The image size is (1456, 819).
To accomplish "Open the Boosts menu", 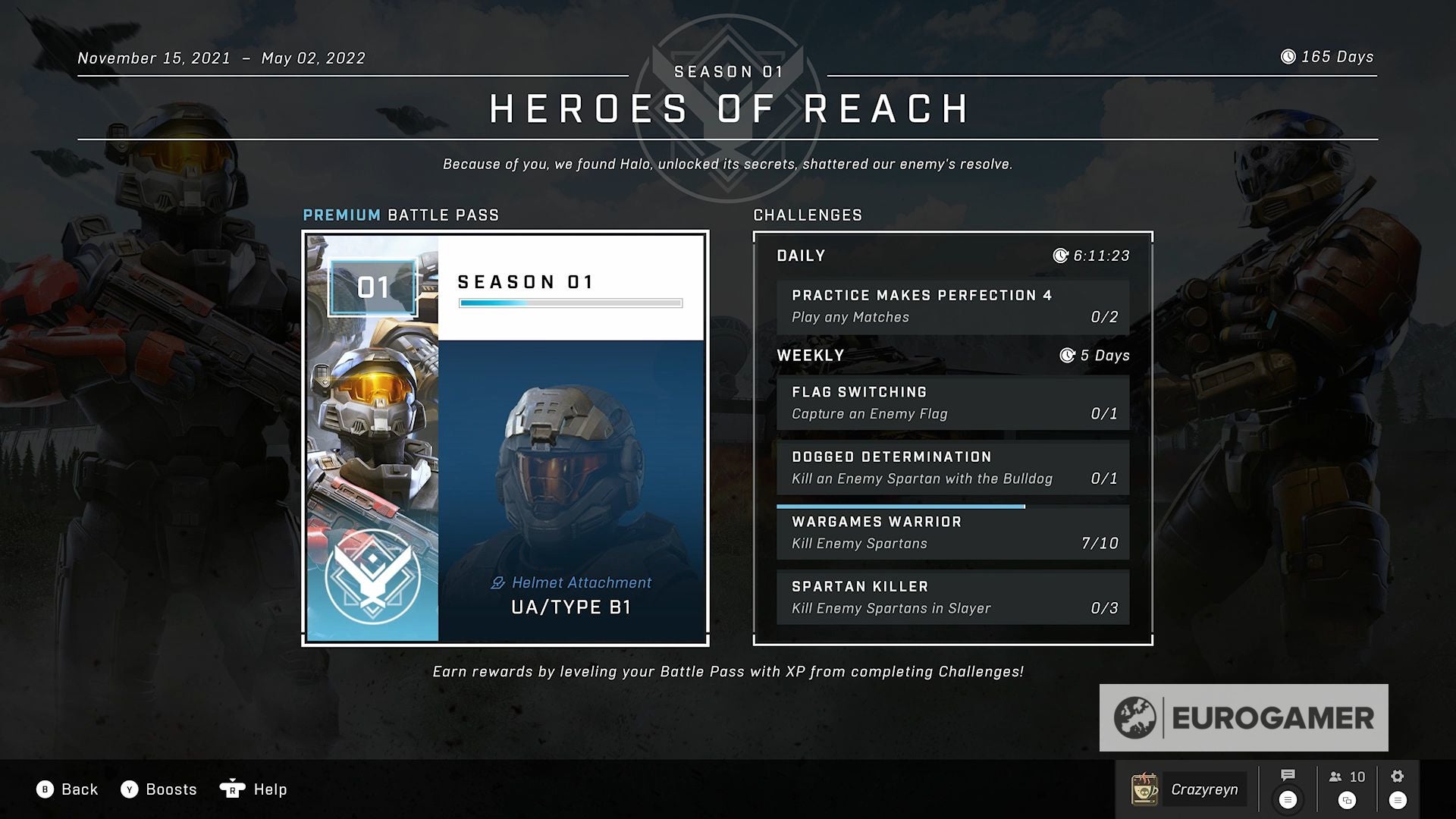I will click(x=158, y=789).
